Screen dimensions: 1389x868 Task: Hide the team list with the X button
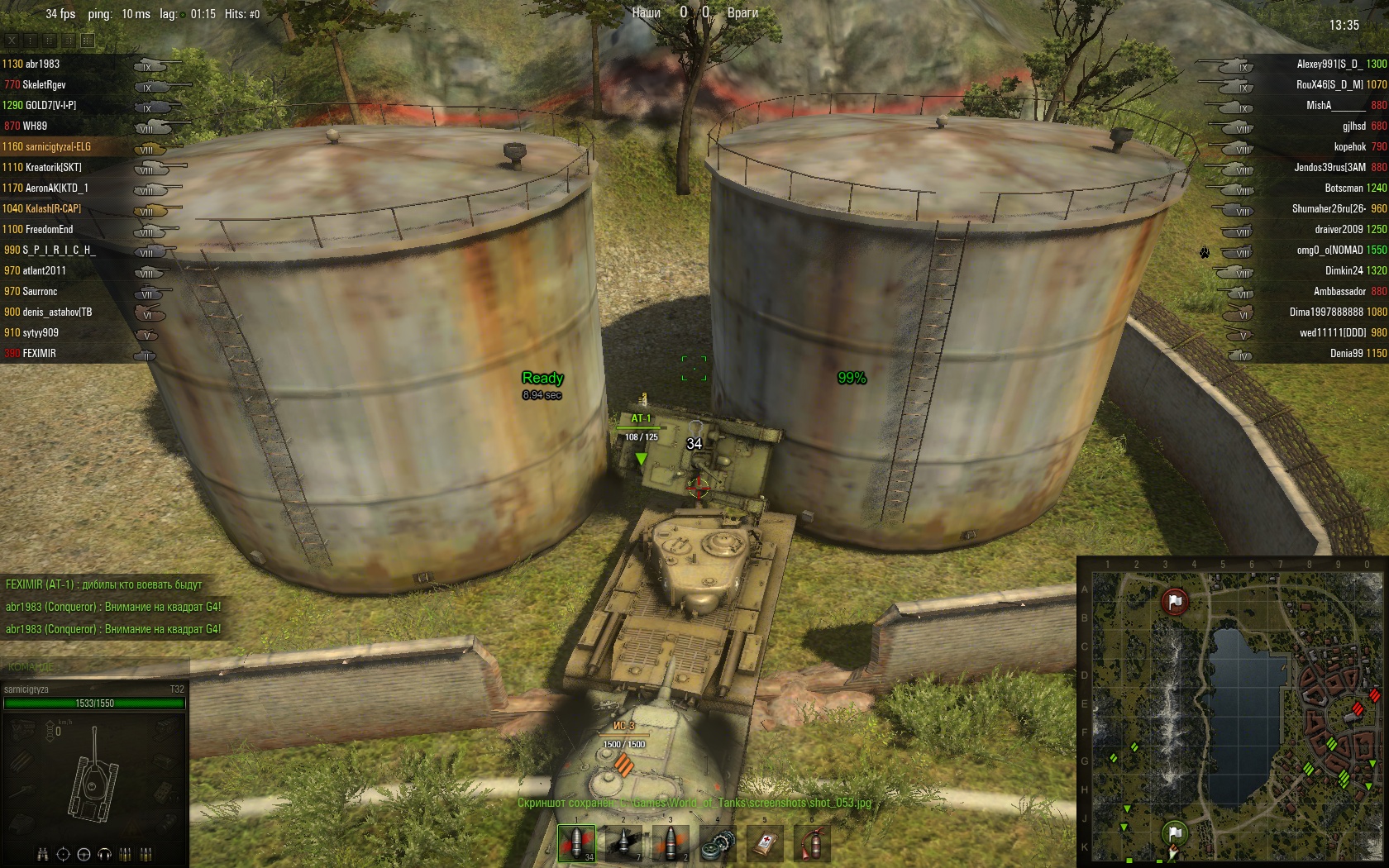click(12, 40)
